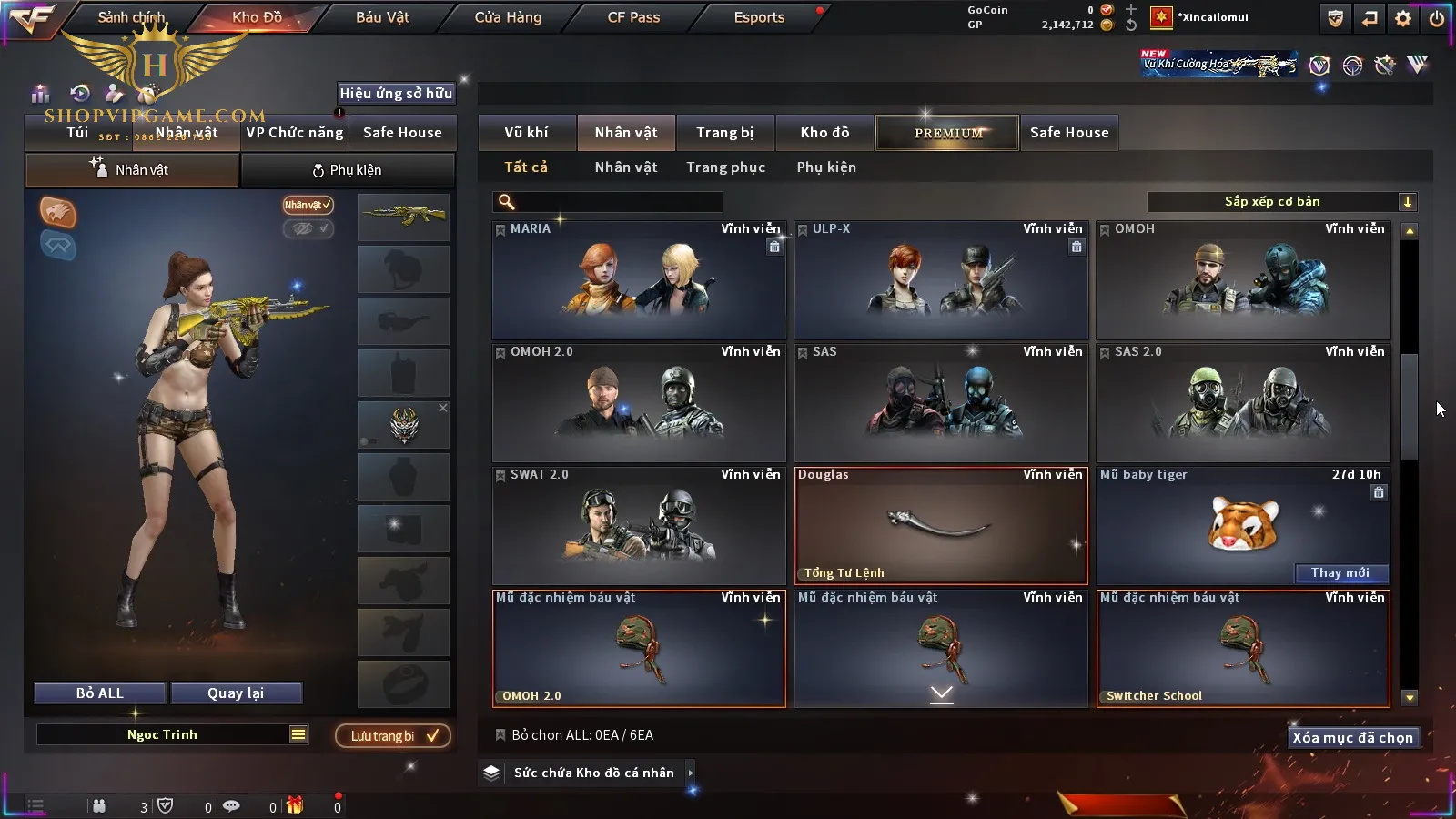Open the PREMIUM inventory tab
The image size is (1456, 819).
948,133
